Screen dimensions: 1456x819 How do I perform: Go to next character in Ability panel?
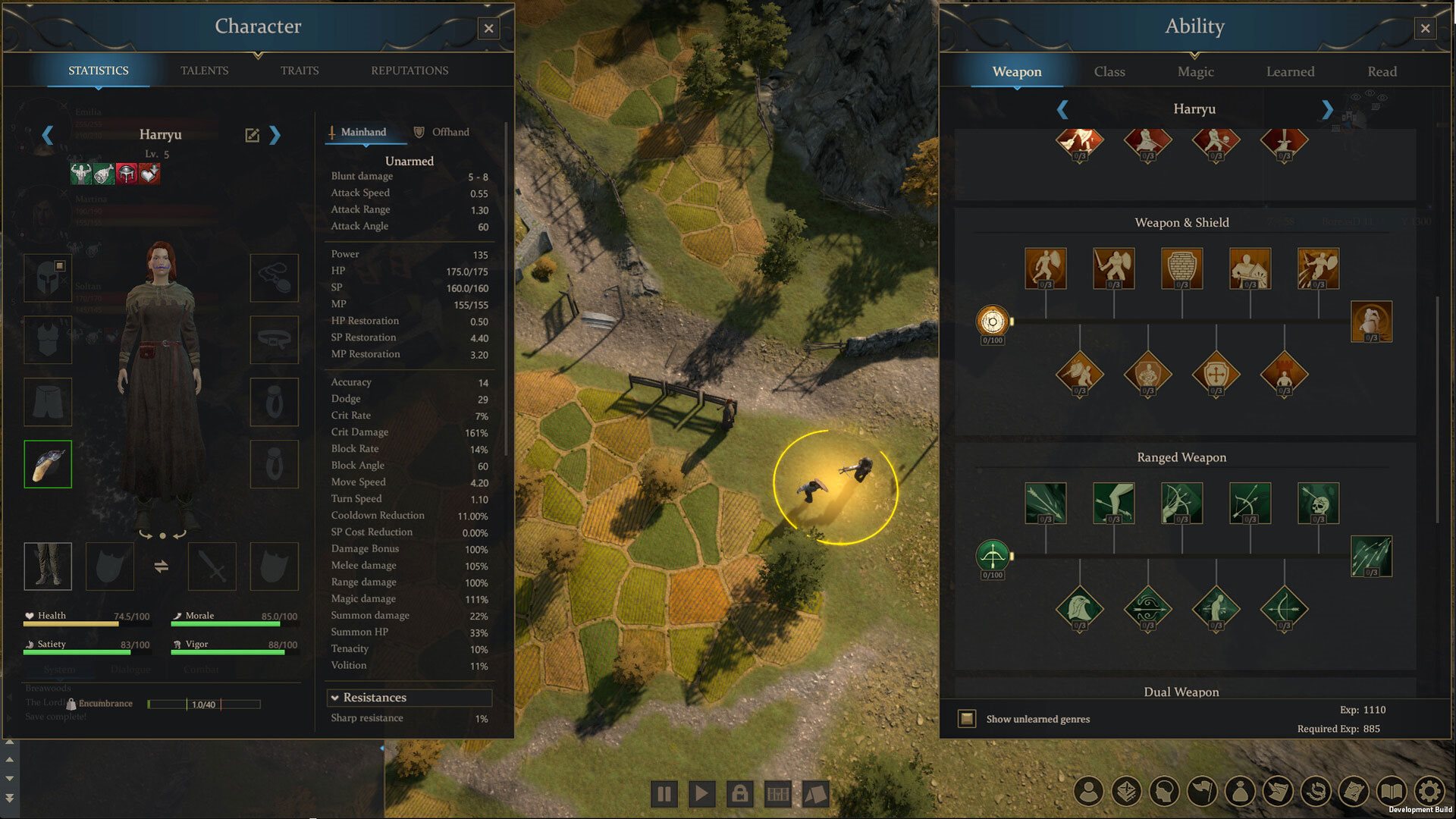pos(1326,109)
